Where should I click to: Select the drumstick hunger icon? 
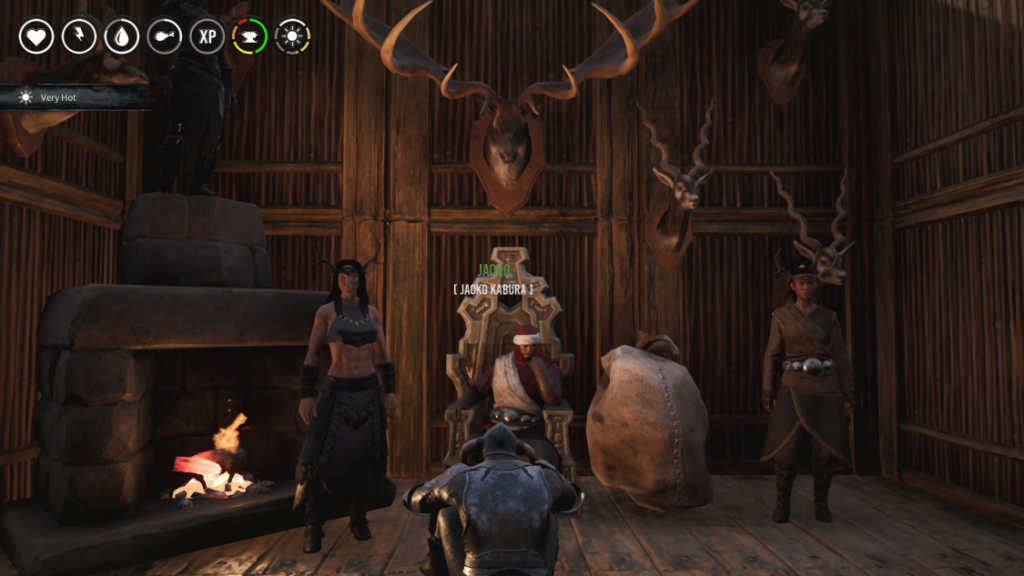point(164,37)
